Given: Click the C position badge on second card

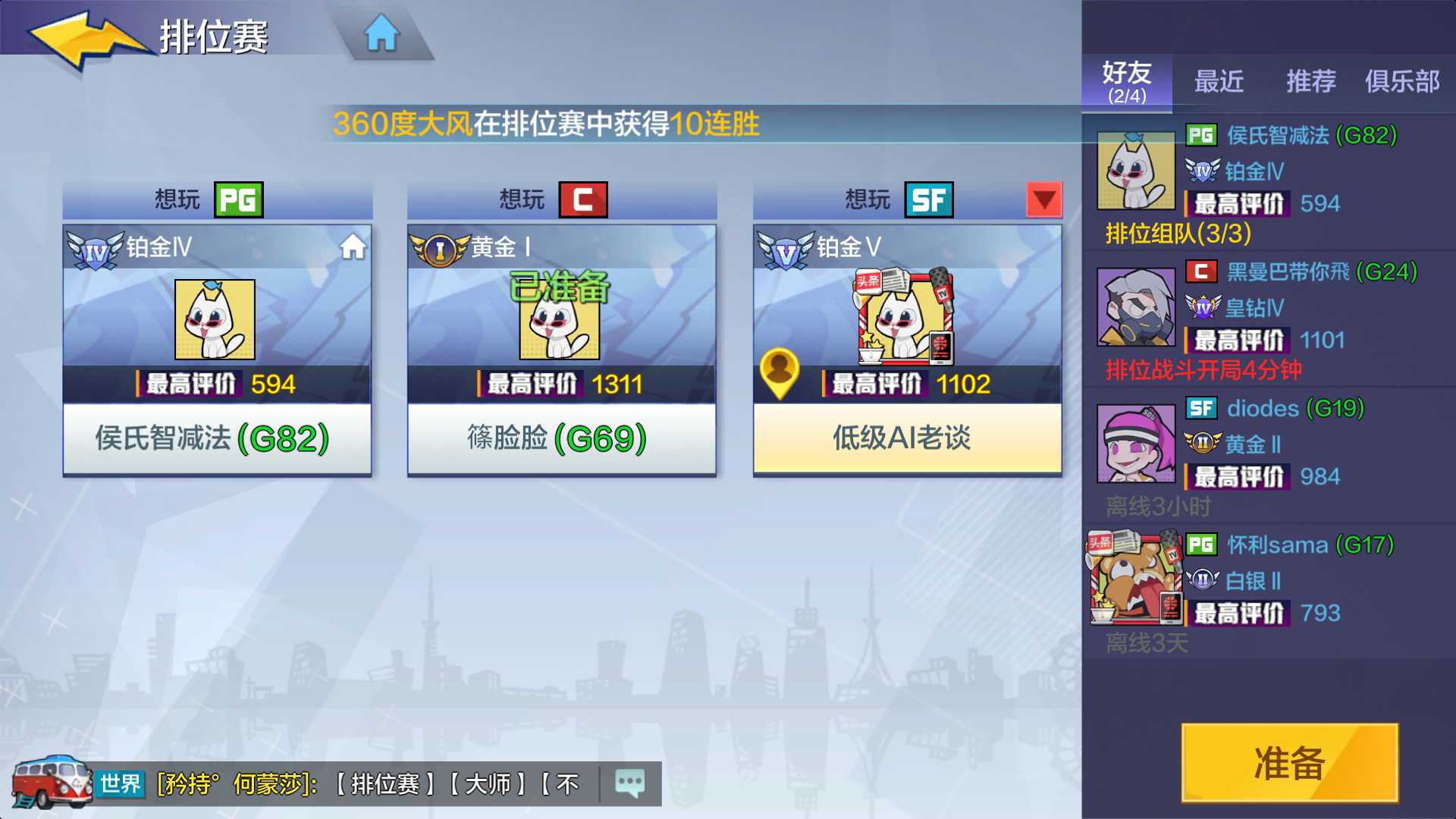Looking at the screenshot, I should pyautogui.click(x=581, y=199).
